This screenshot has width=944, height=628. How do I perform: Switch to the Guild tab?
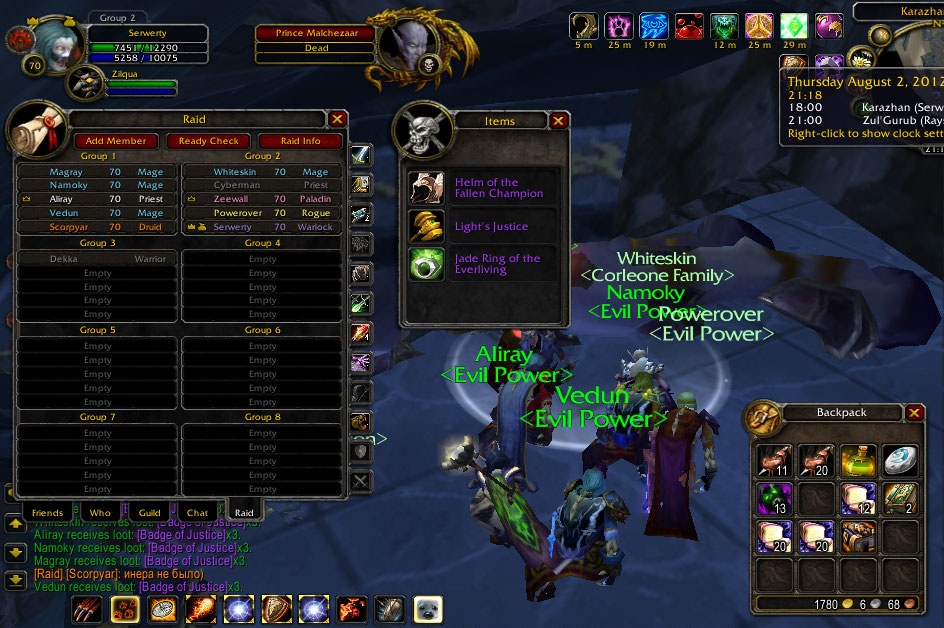coord(149,513)
